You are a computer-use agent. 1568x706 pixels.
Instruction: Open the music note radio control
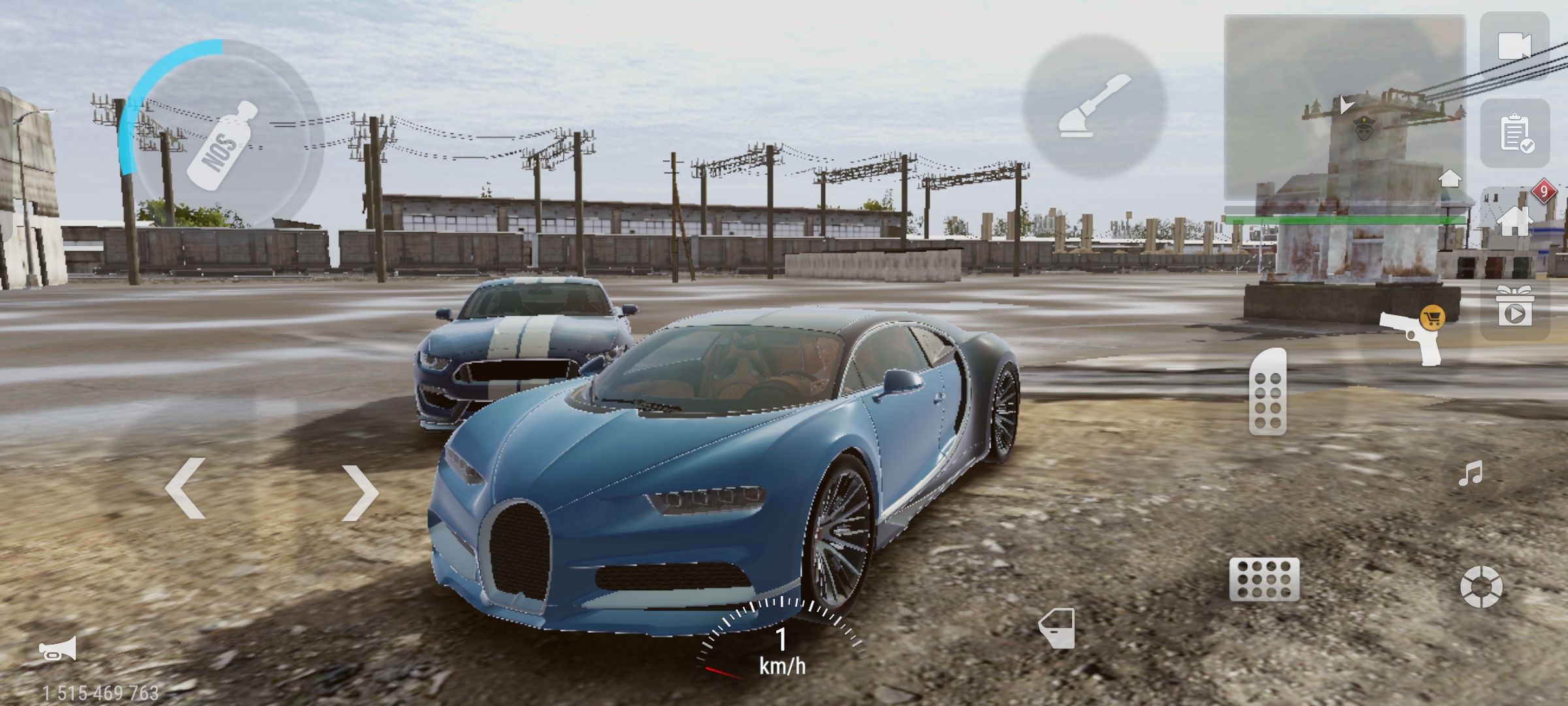point(1471,474)
